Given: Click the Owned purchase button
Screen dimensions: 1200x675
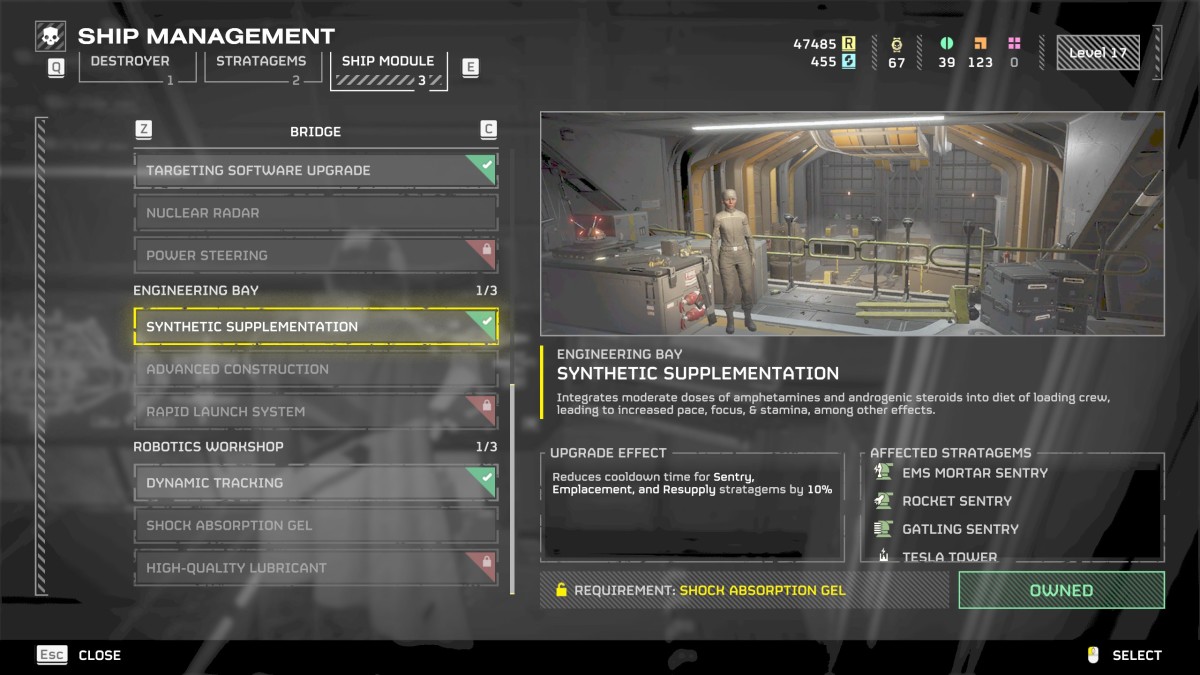Looking at the screenshot, I should pos(1061,590).
